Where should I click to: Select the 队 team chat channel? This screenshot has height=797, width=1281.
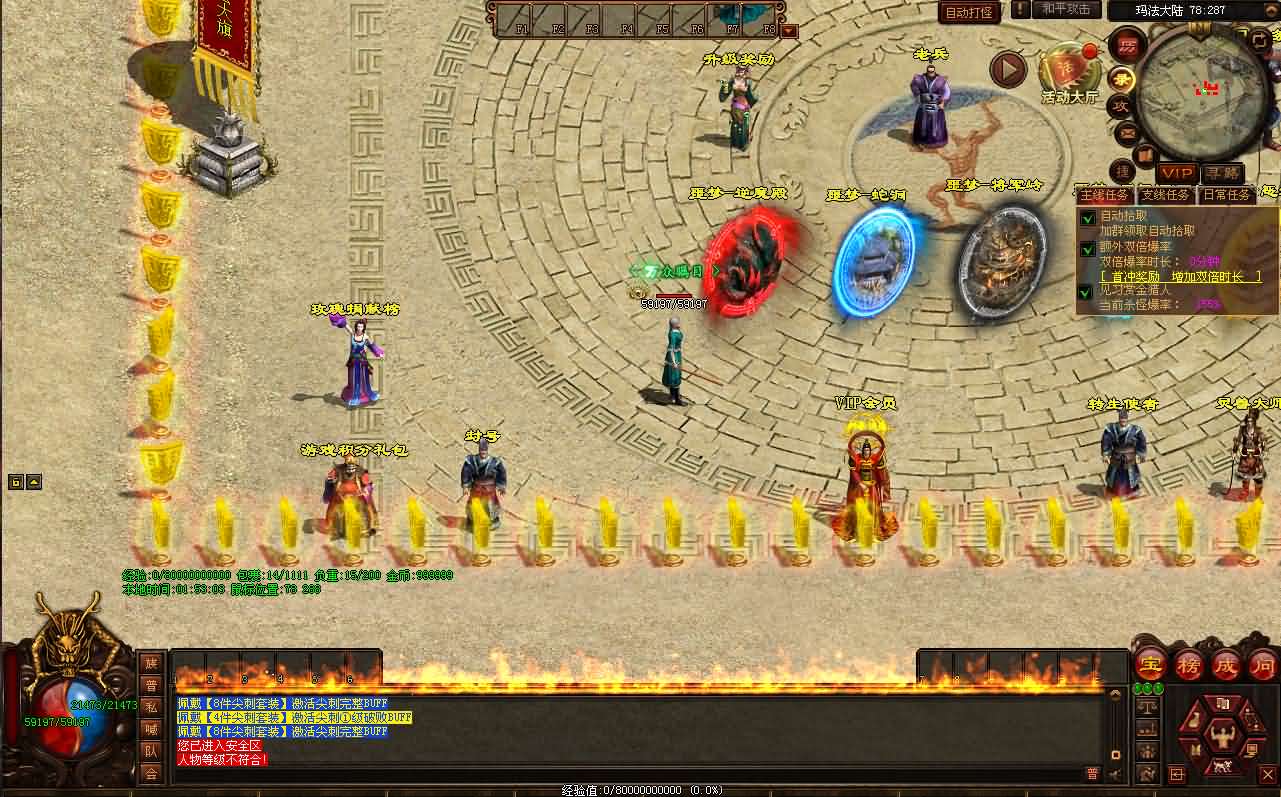click(151, 751)
